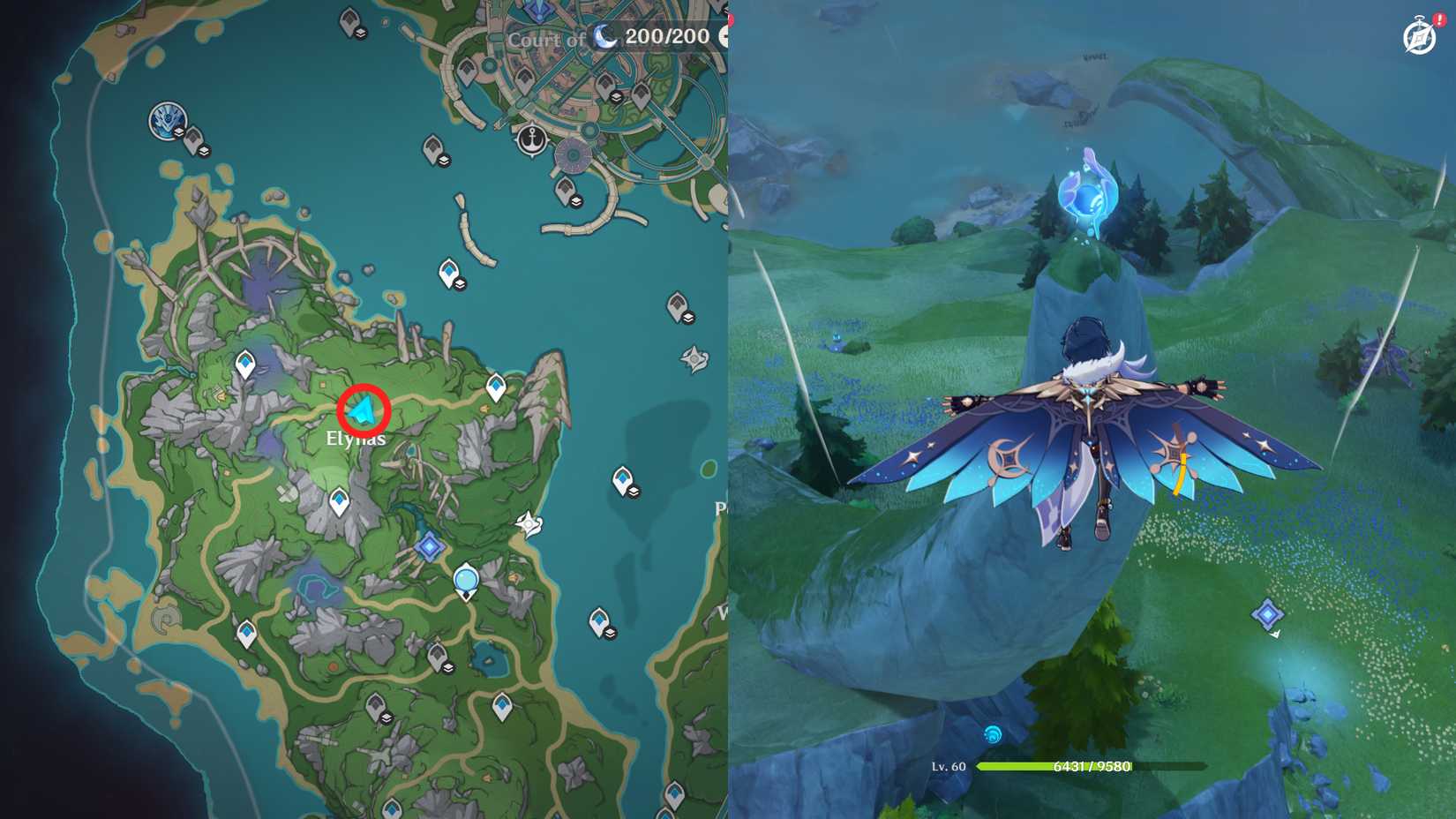Click the Hydroculus marker west of Elynas
The width and height of the screenshot is (1456, 819).
[x=245, y=364]
